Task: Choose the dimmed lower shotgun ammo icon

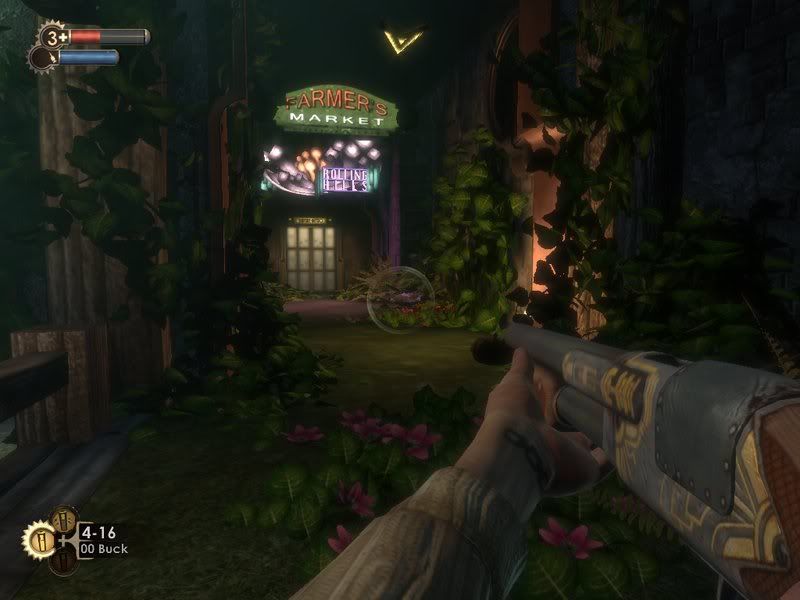Action: (63, 563)
